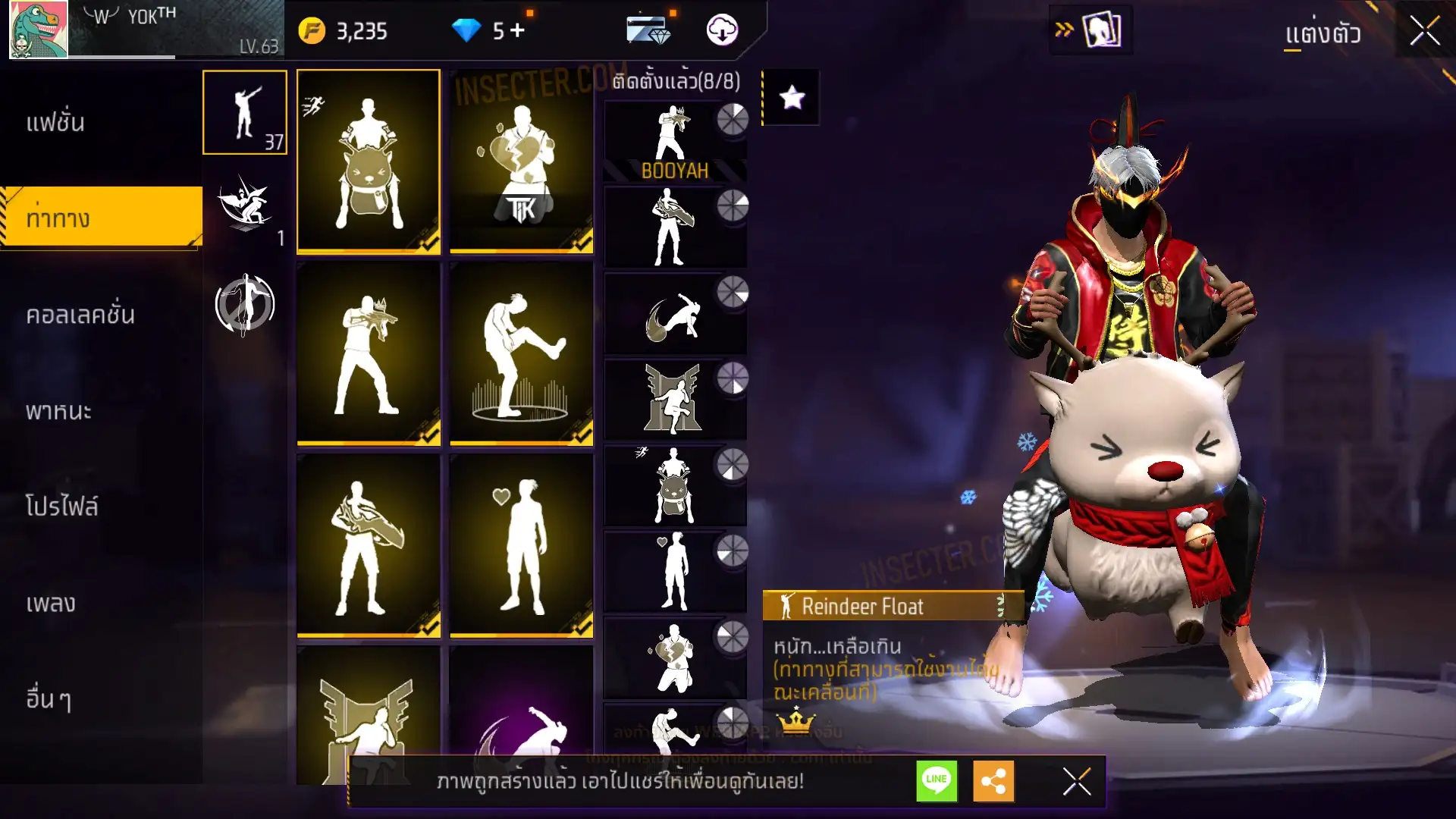
Task: Click the BOOYAH equipped emote slot
Action: (x=674, y=141)
